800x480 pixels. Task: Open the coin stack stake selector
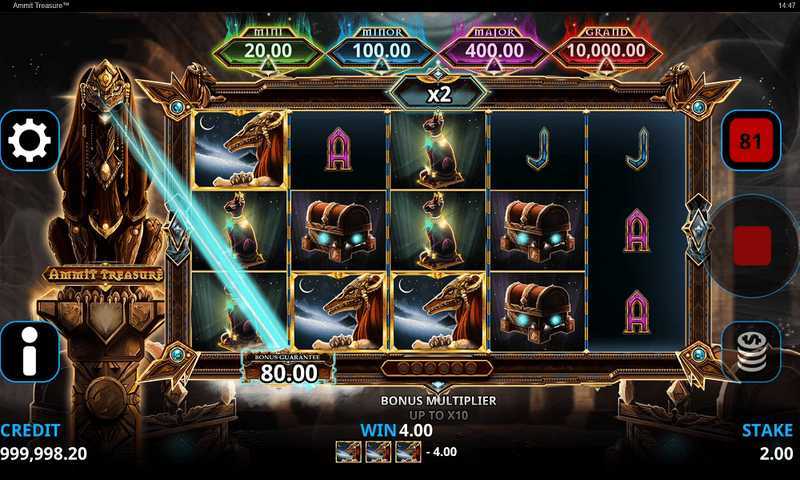pos(751,351)
